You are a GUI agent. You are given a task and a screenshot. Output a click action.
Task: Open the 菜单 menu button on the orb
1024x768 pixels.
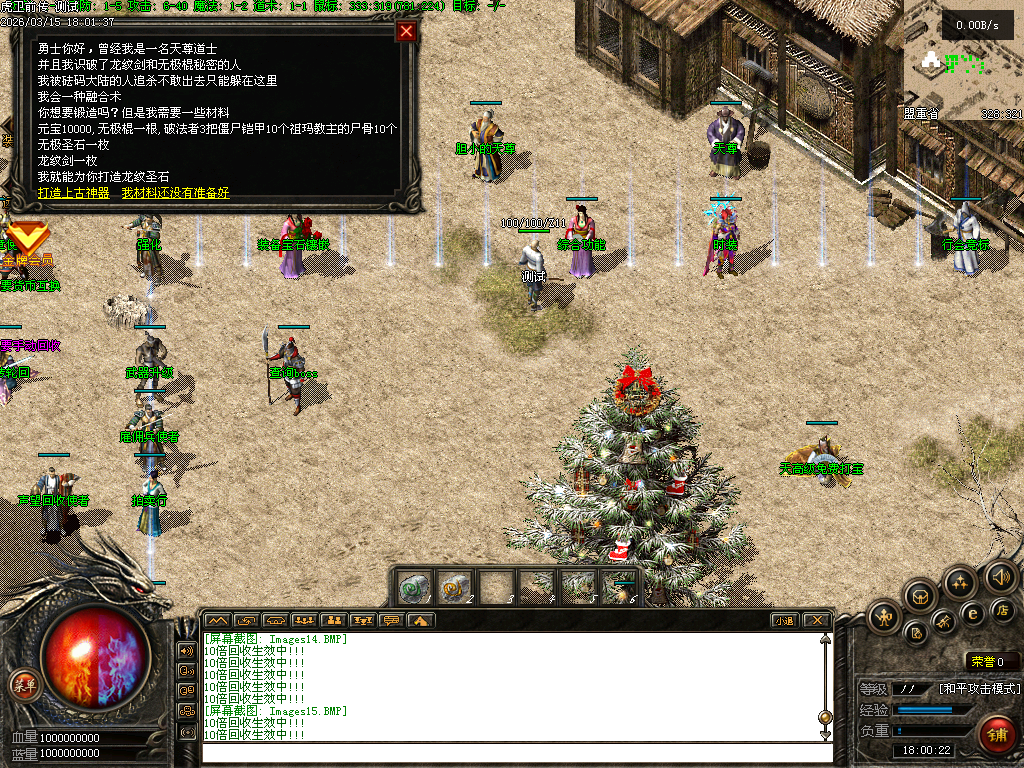coord(23,684)
